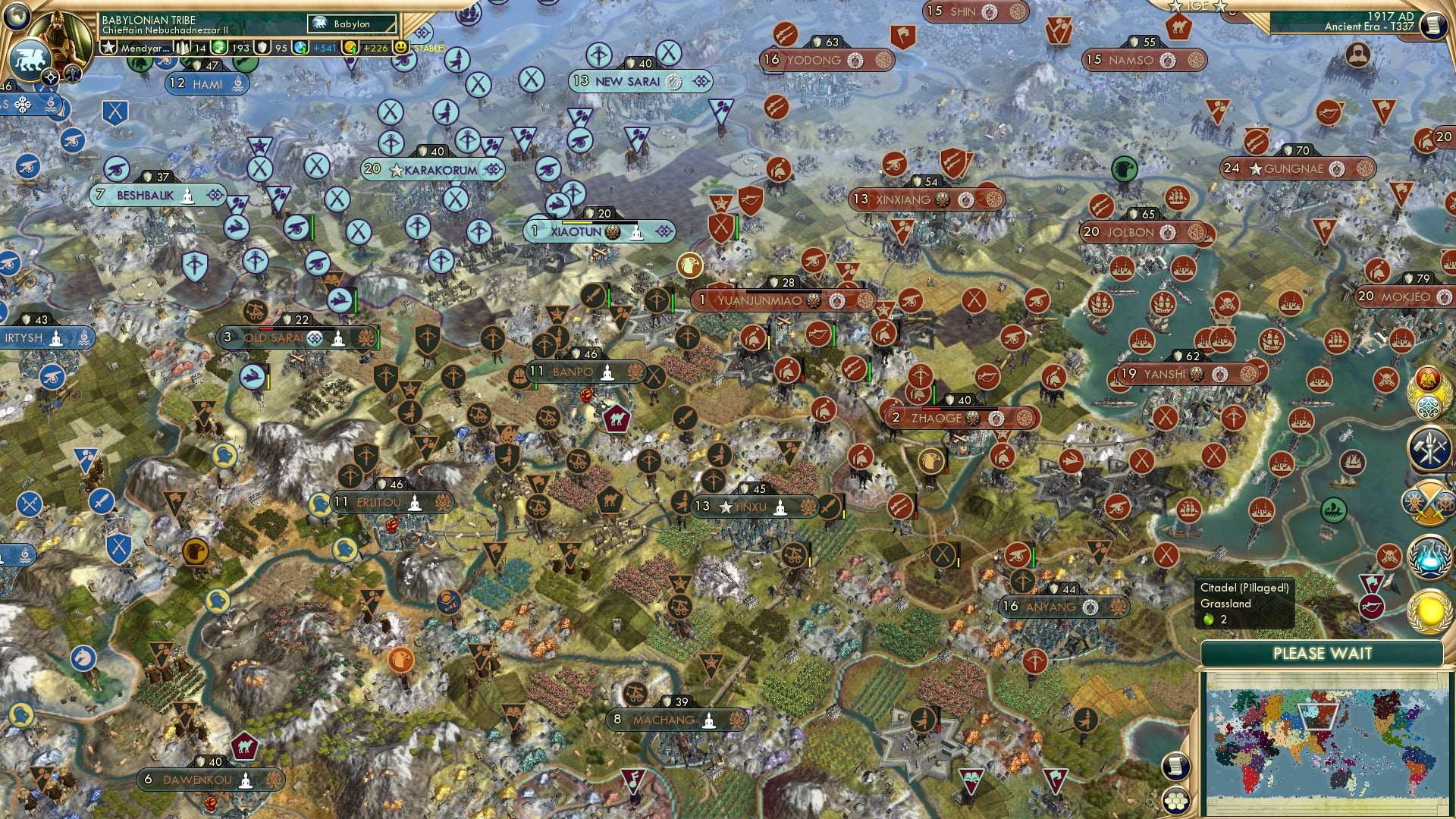Click the city count buildings icon
Viewport: 1456px width, 819px height.
pos(184,48)
